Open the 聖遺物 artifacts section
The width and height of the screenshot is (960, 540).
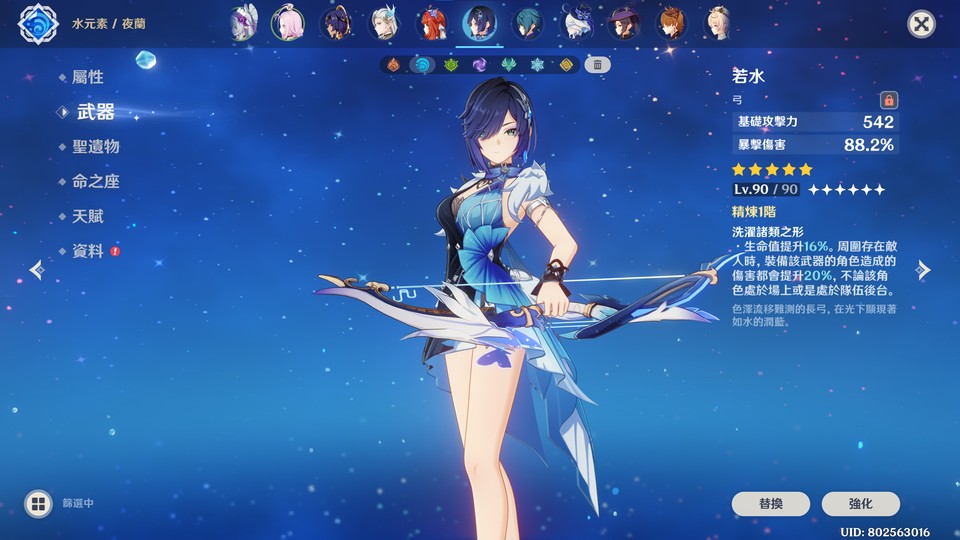coord(95,146)
